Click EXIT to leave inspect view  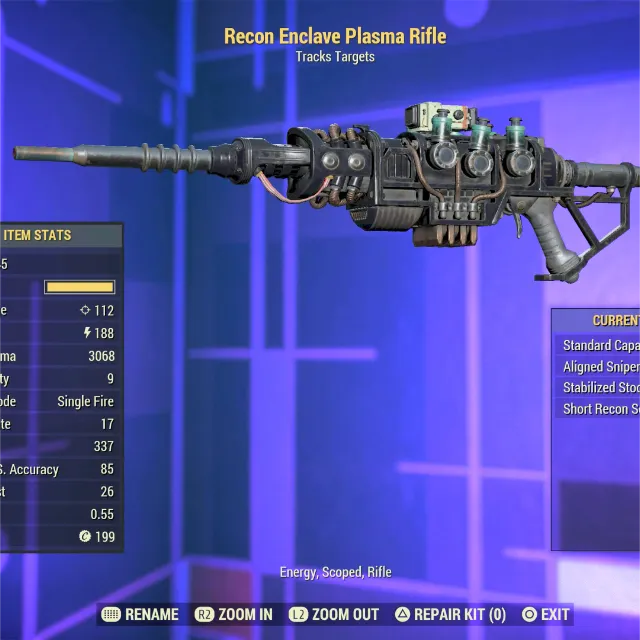546,615
